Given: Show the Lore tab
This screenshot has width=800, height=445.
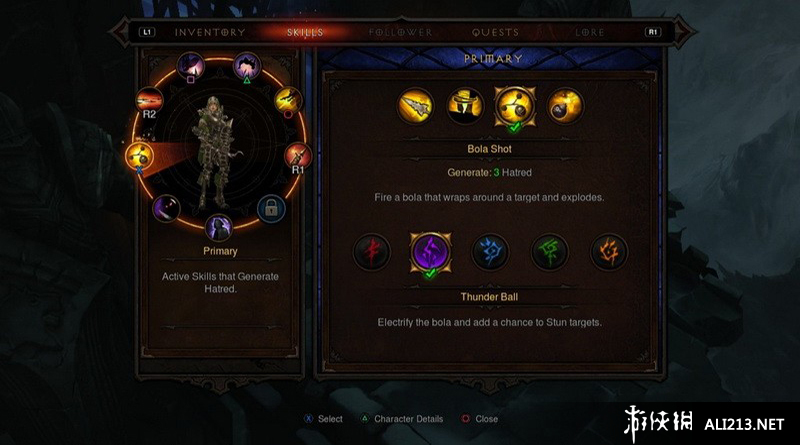Looking at the screenshot, I should [590, 32].
